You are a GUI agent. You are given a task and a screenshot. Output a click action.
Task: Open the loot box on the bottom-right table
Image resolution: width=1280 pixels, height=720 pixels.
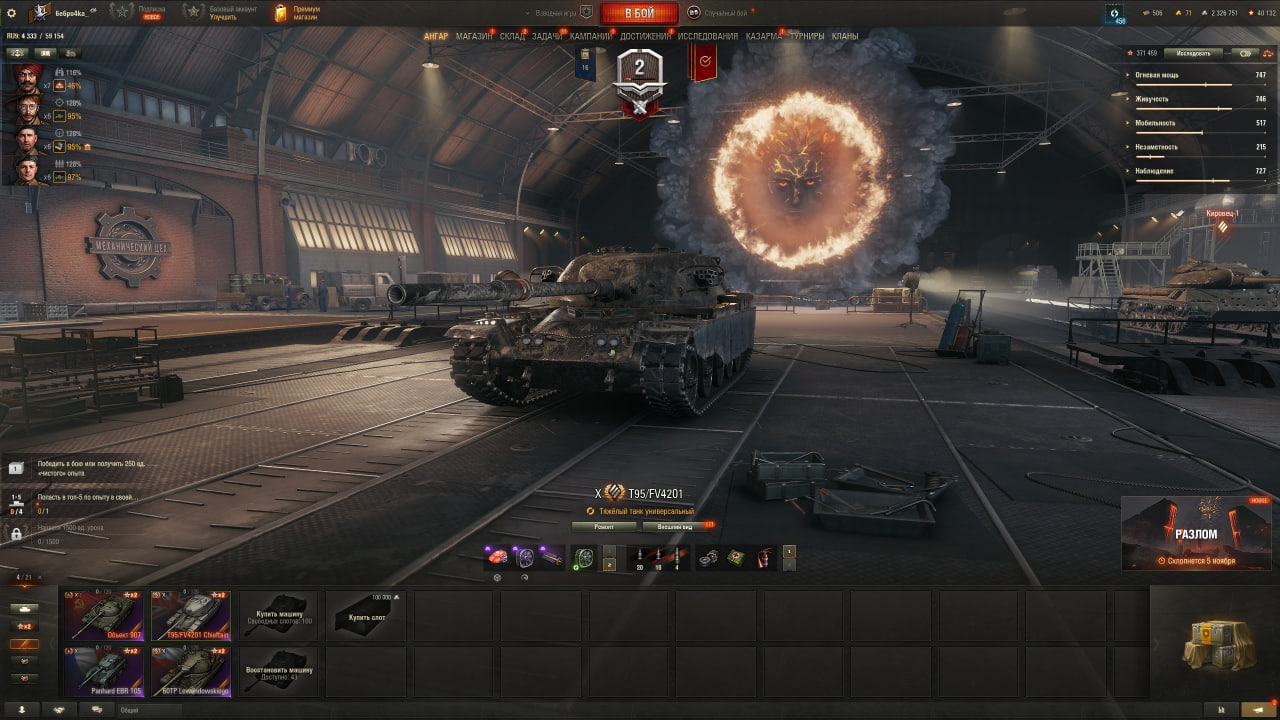pos(1213,645)
